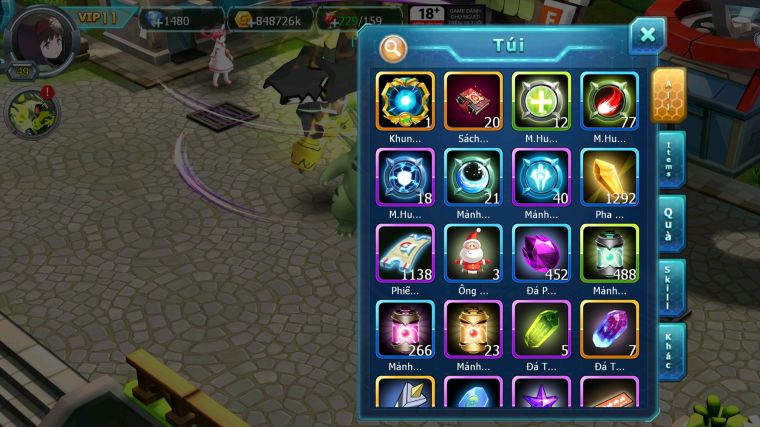The height and width of the screenshot is (427, 760).
Task: Pick the purple Đá P gem item
Action: tap(541, 253)
